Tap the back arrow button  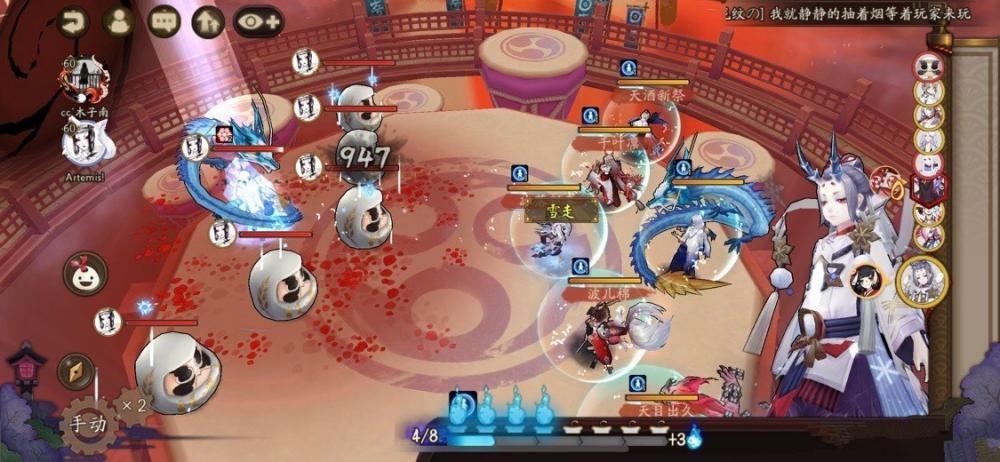coord(73,21)
